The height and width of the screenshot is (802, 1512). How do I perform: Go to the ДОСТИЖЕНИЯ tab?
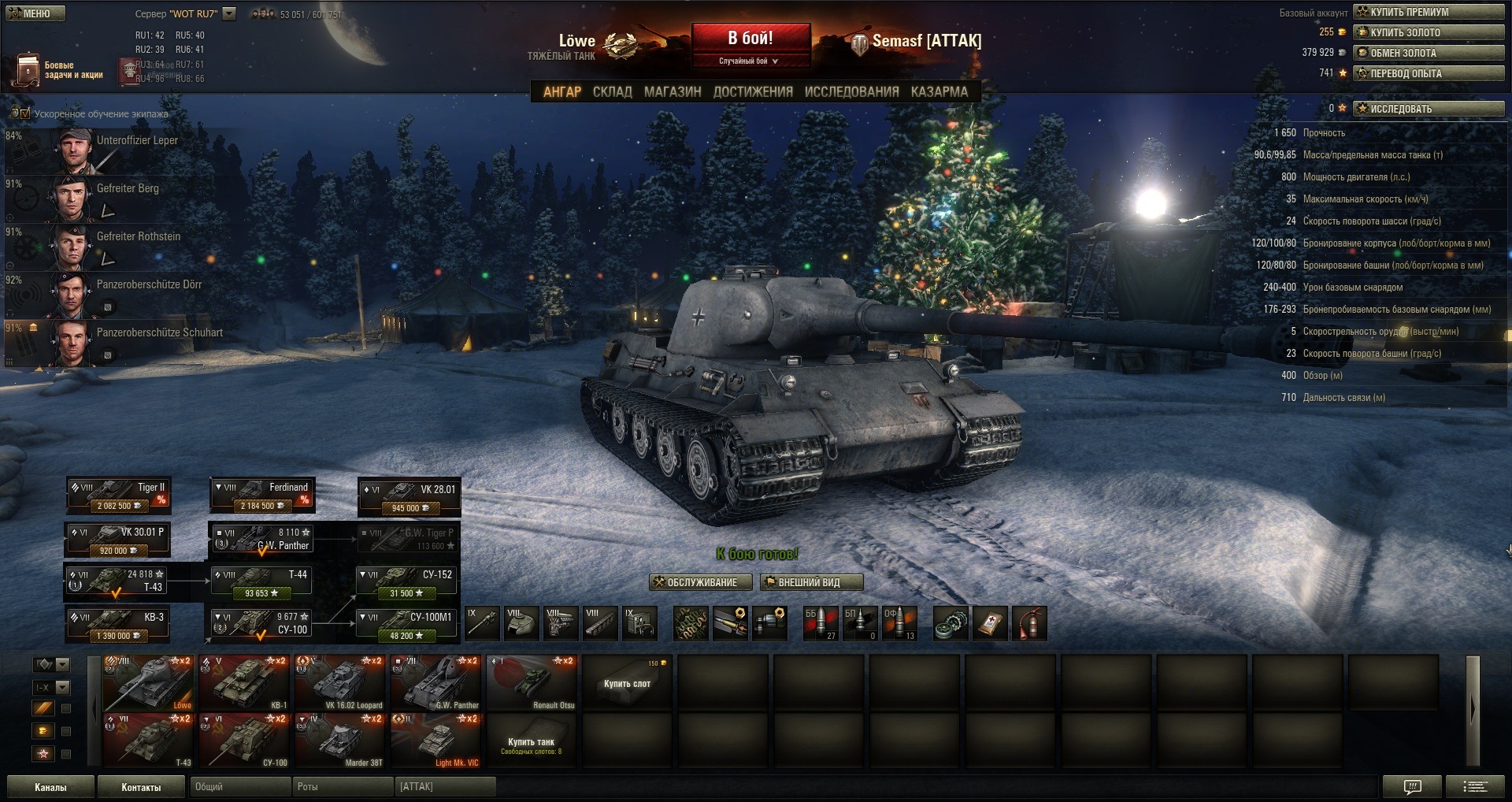pyautogui.click(x=752, y=91)
